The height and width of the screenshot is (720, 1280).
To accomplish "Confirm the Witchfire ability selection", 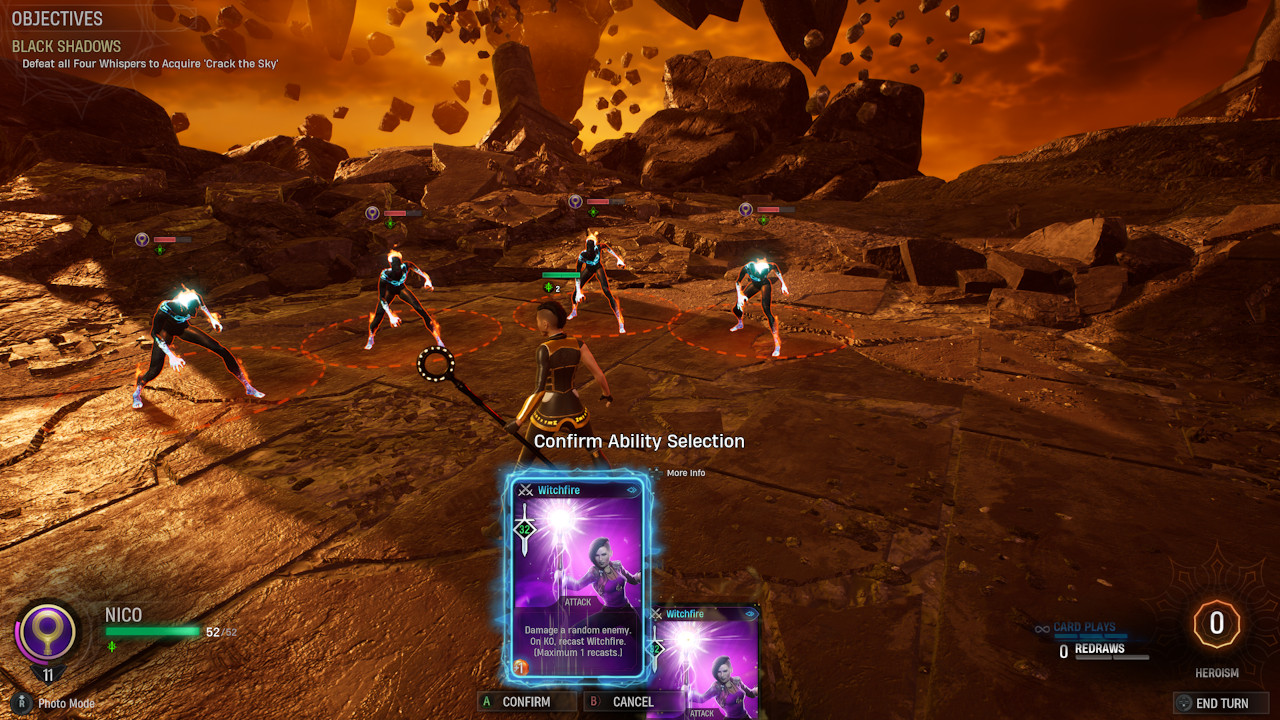I will (525, 702).
